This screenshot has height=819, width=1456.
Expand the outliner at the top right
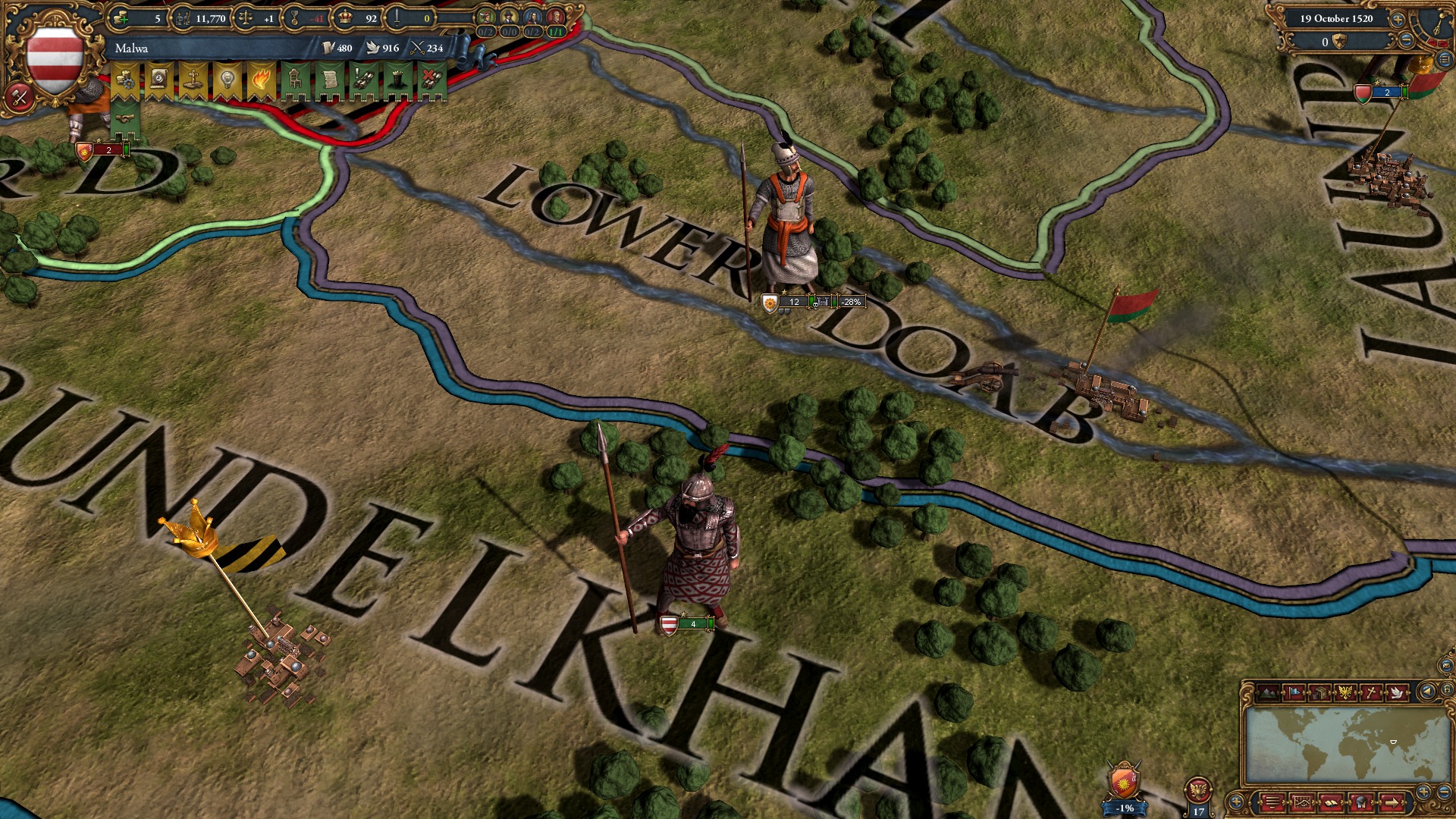click(1443, 59)
